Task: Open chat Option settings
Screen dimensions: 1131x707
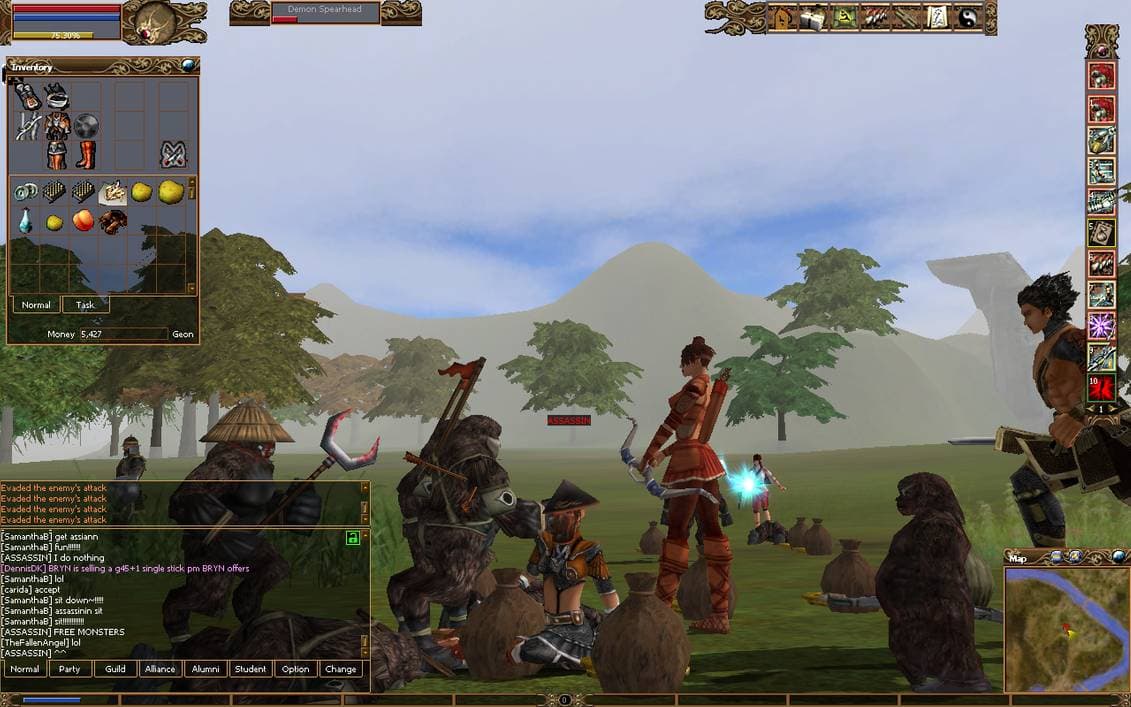Action: 295,669
